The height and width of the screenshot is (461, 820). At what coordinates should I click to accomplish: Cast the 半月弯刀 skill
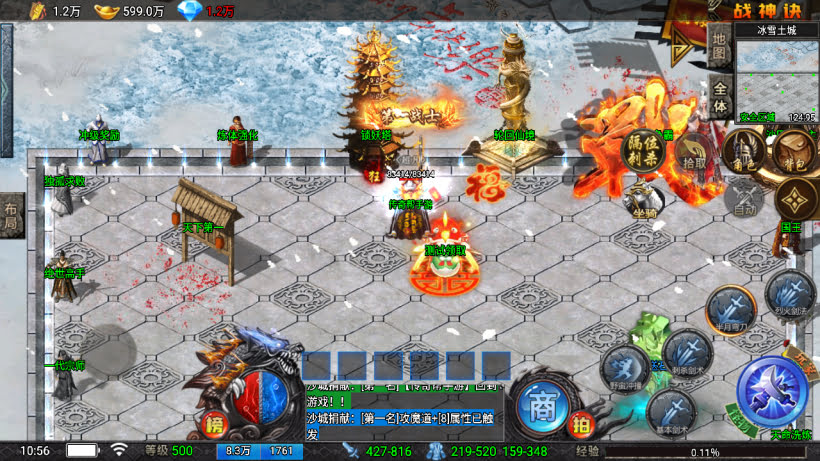tap(729, 308)
